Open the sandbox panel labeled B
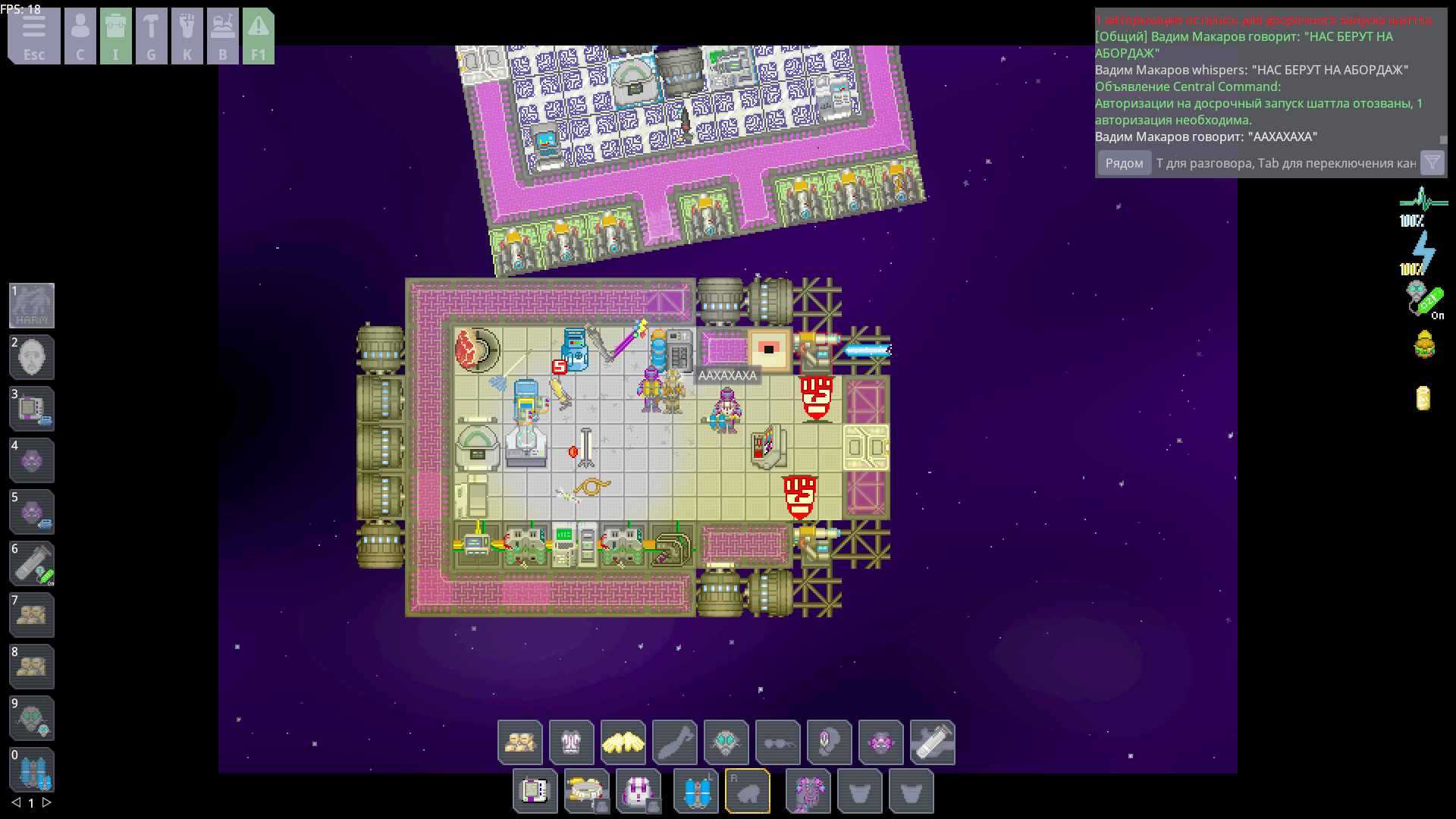 click(223, 36)
